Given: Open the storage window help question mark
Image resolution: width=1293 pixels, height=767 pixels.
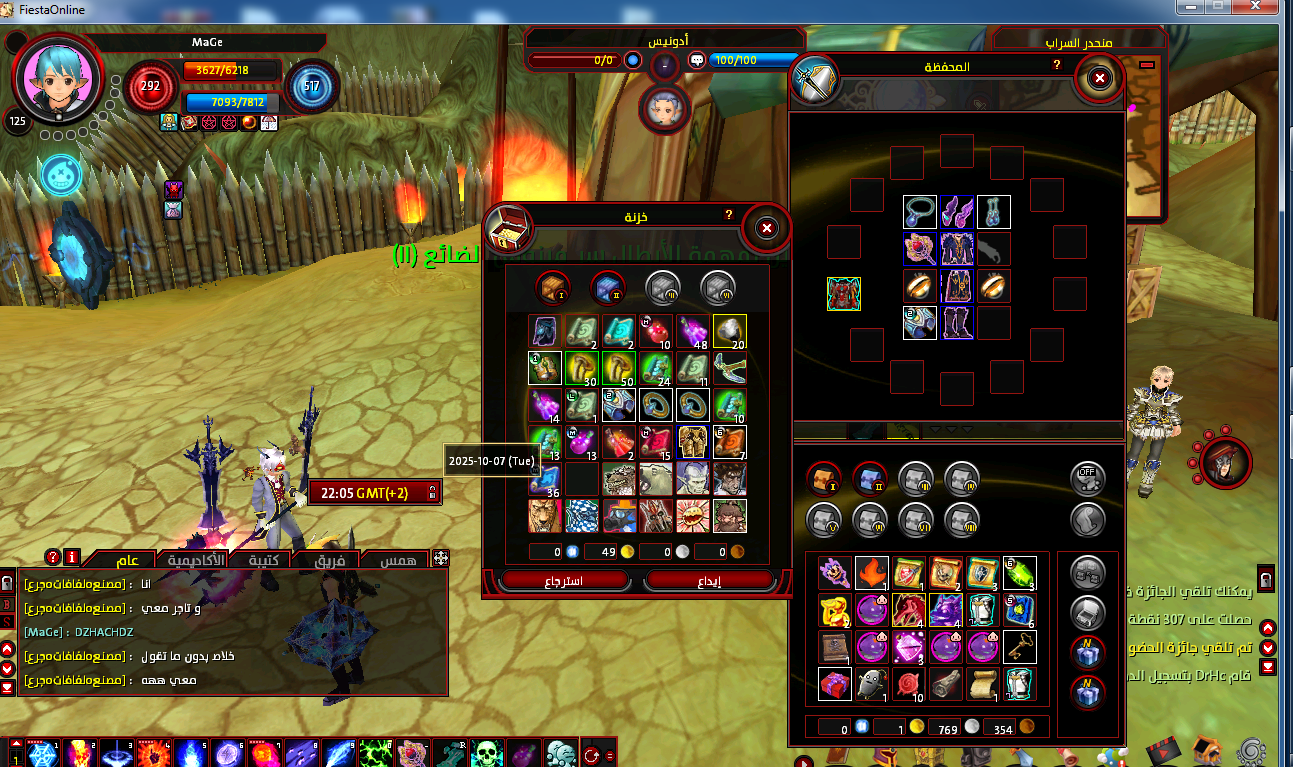Looking at the screenshot, I should point(728,215).
